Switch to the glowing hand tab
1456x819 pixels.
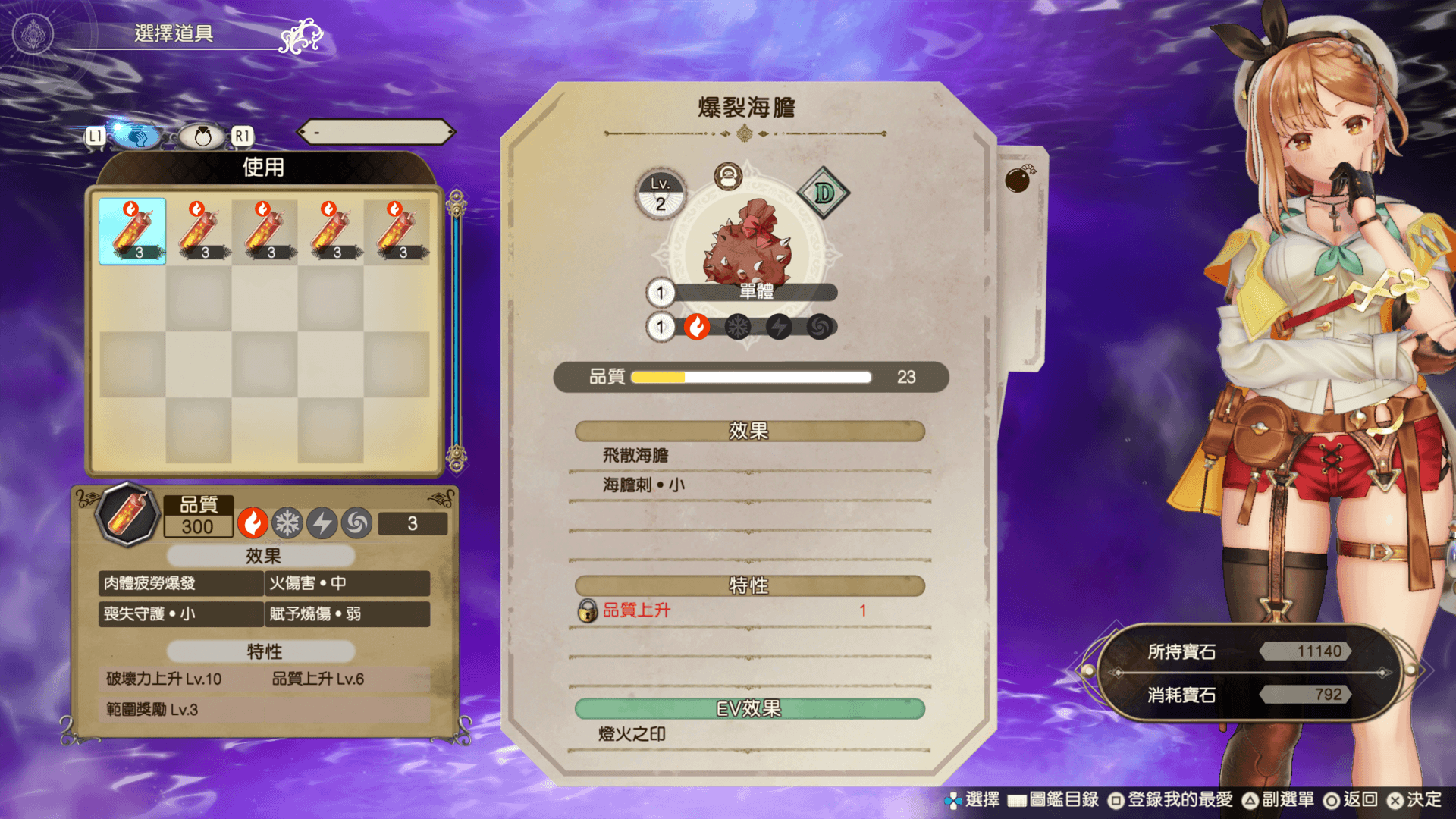[x=136, y=136]
